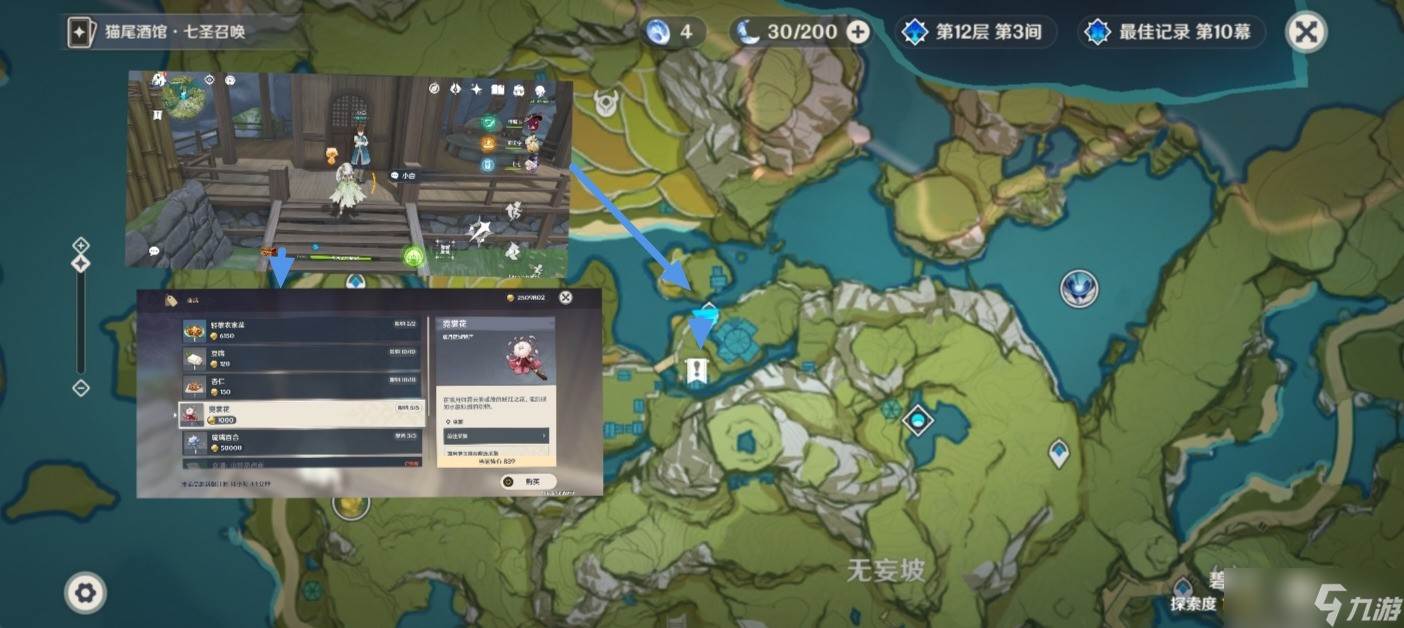Close the shop panel
This screenshot has width=1404, height=628.
pos(566,297)
